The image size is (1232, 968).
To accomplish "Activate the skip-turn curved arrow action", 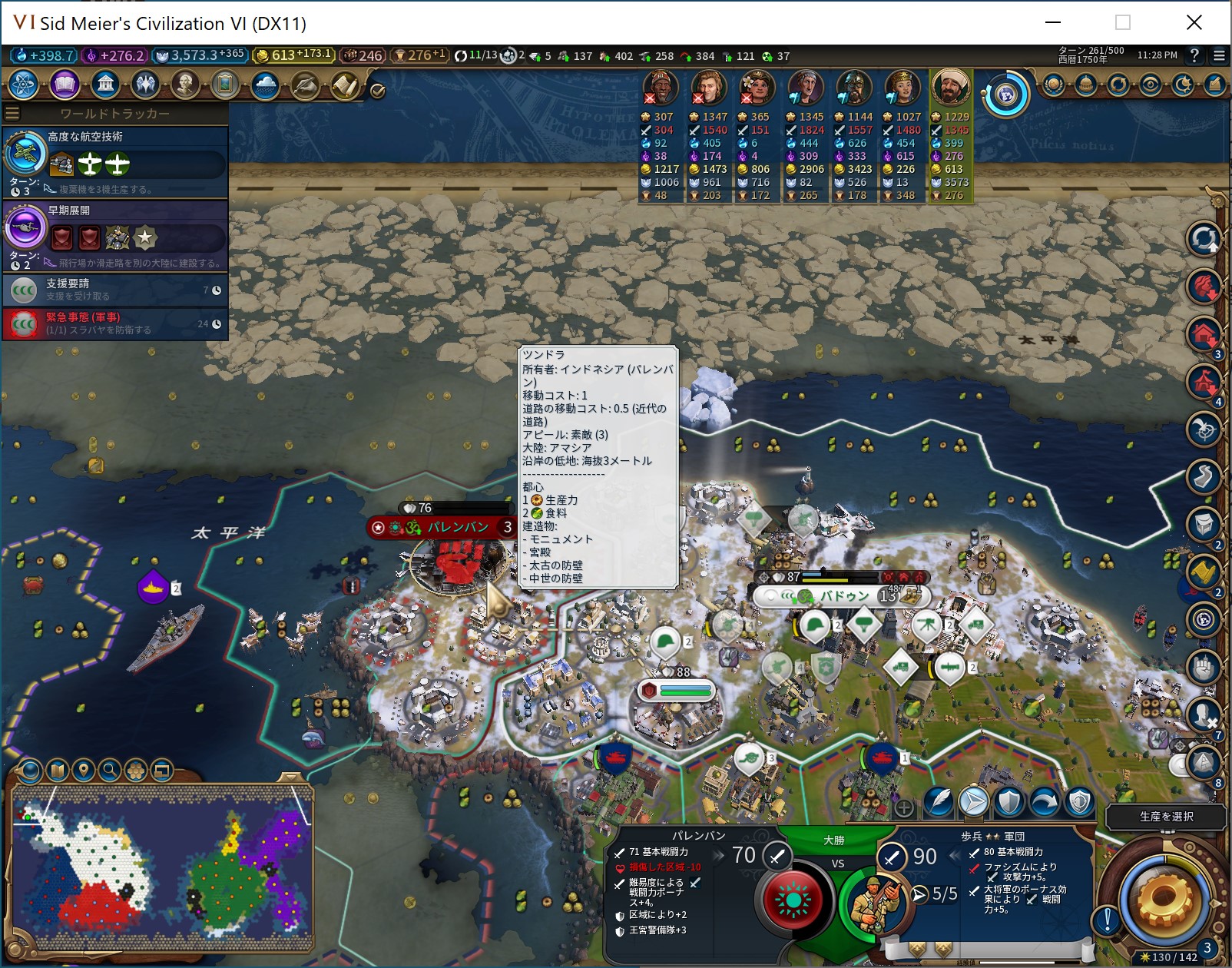I will coord(1045,803).
